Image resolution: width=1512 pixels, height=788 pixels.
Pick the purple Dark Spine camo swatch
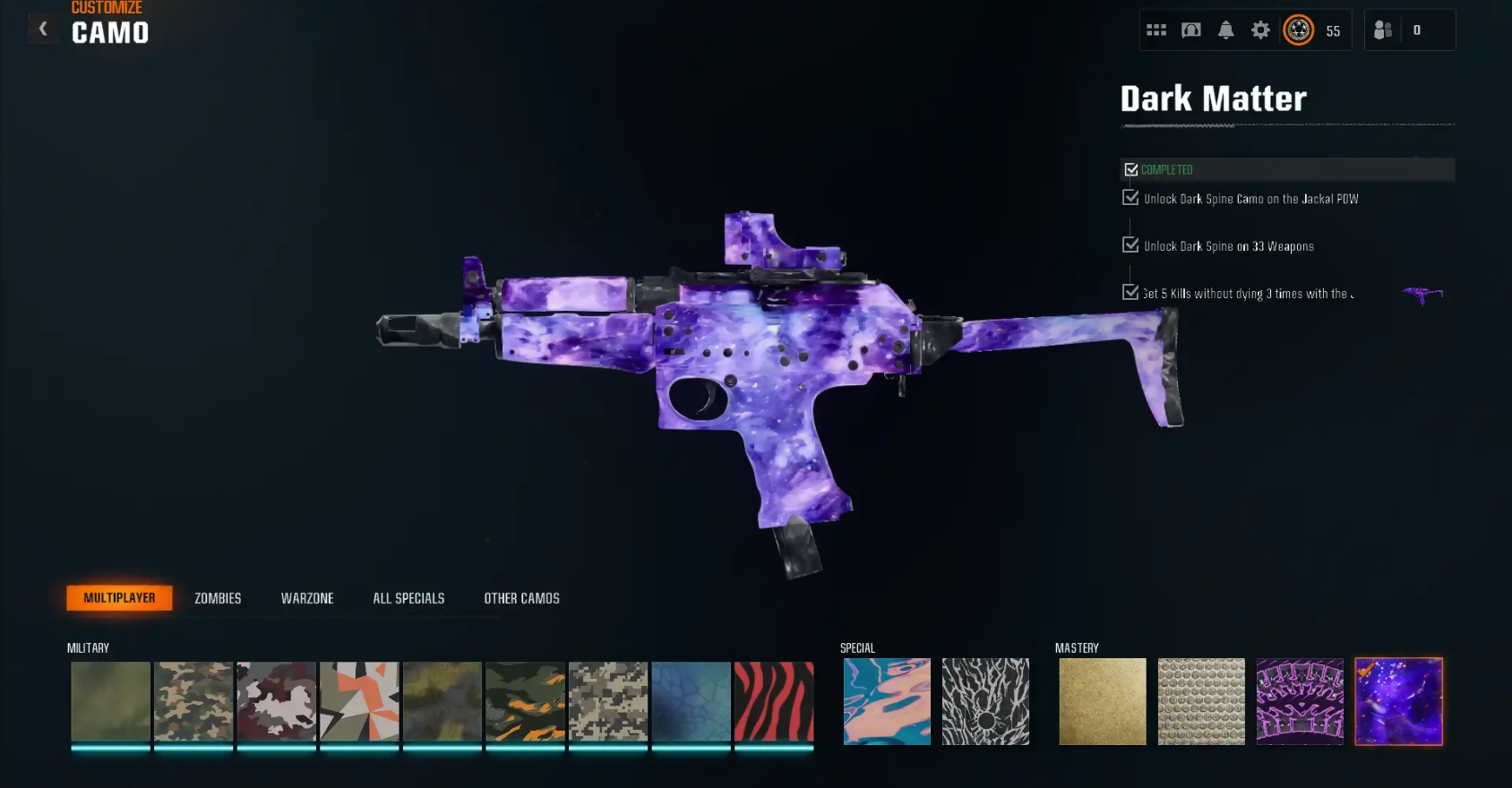1300,701
